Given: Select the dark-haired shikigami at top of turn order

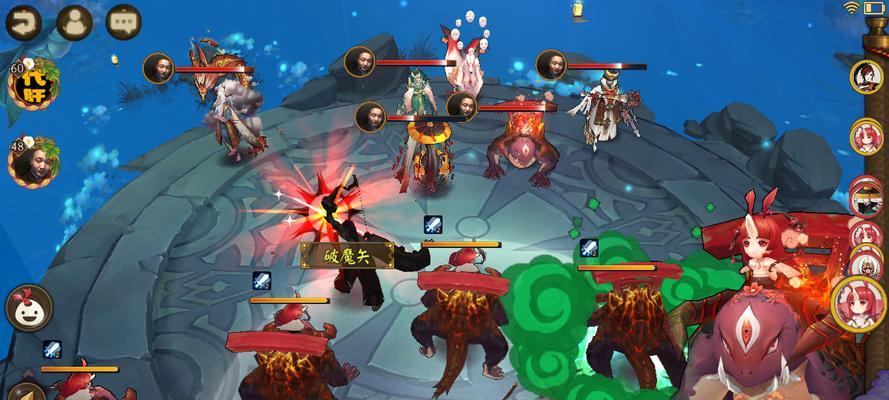Looking at the screenshot, I should coord(866,76).
